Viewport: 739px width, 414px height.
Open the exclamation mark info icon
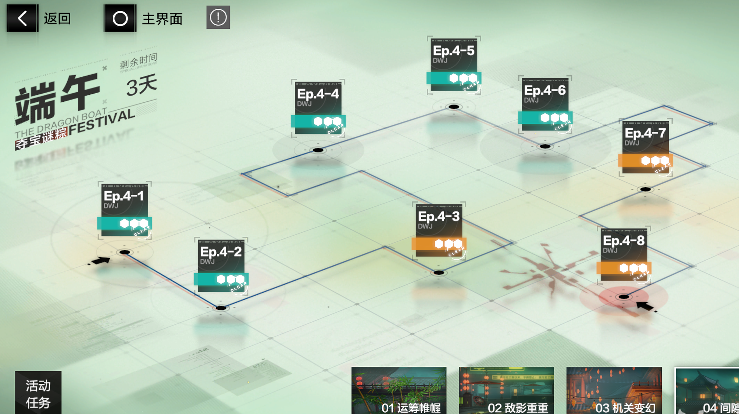tap(218, 17)
